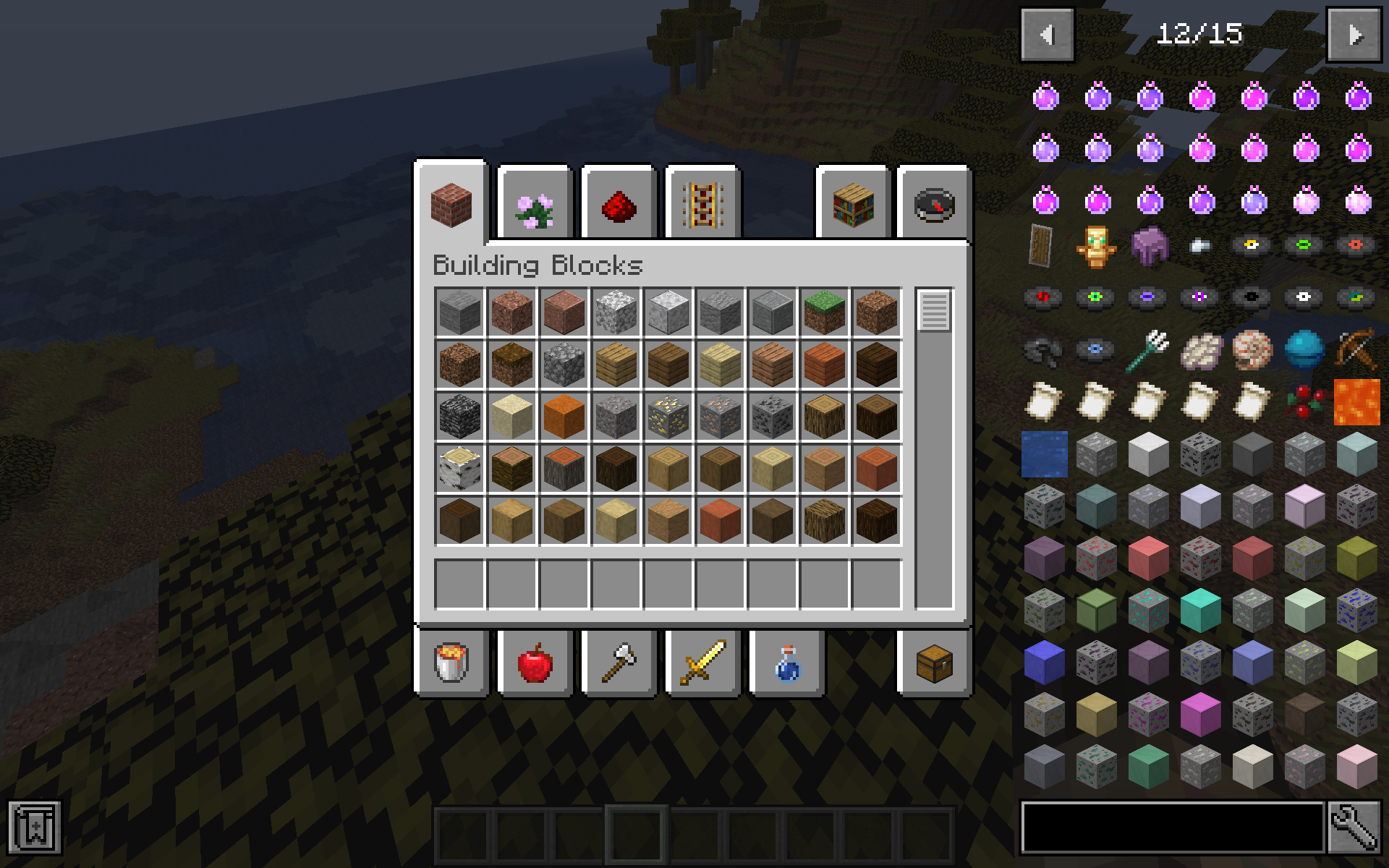Open the bookmark banner button
This screenshot has width=1389, height=868.
tap(34, 827)
